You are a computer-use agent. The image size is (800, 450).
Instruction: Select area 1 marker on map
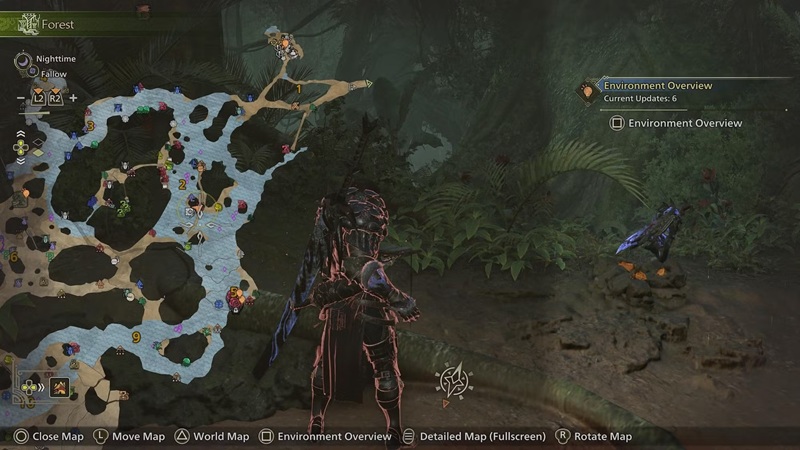click(298, 89)
